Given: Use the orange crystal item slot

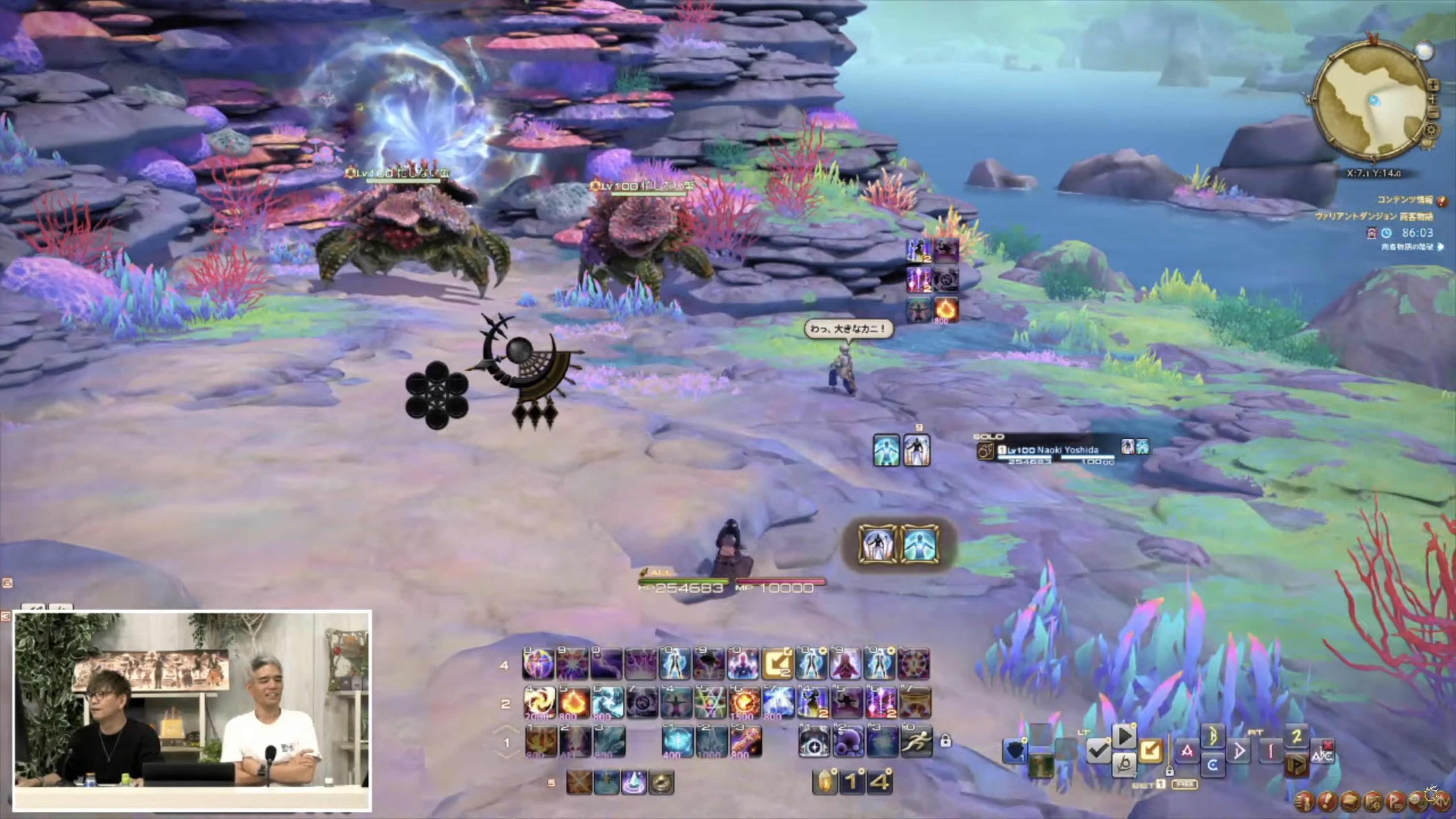Looking at the screenshot, I should tap(824, 782).
